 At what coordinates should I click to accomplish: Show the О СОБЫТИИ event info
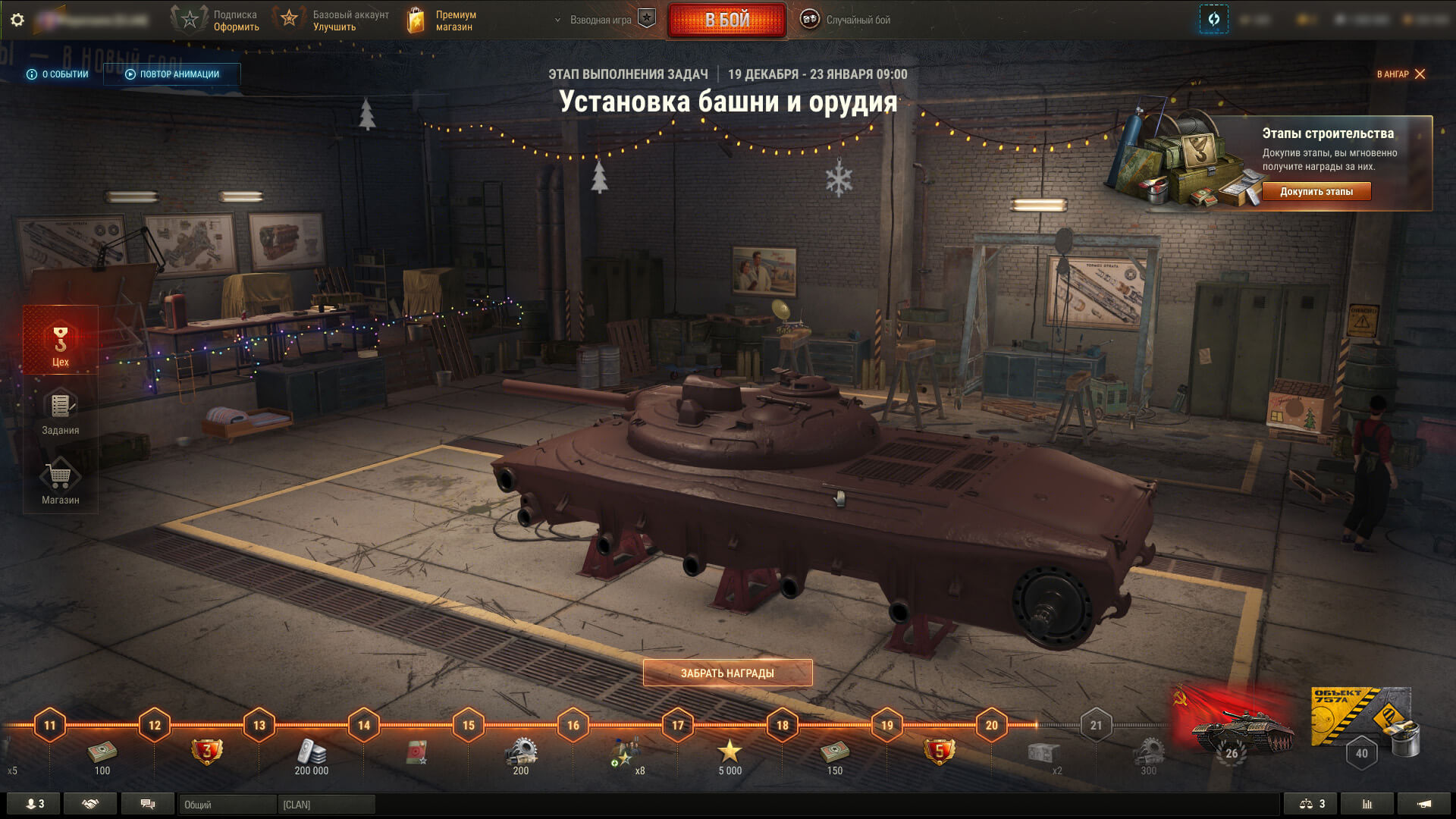[x=58, y=74]
